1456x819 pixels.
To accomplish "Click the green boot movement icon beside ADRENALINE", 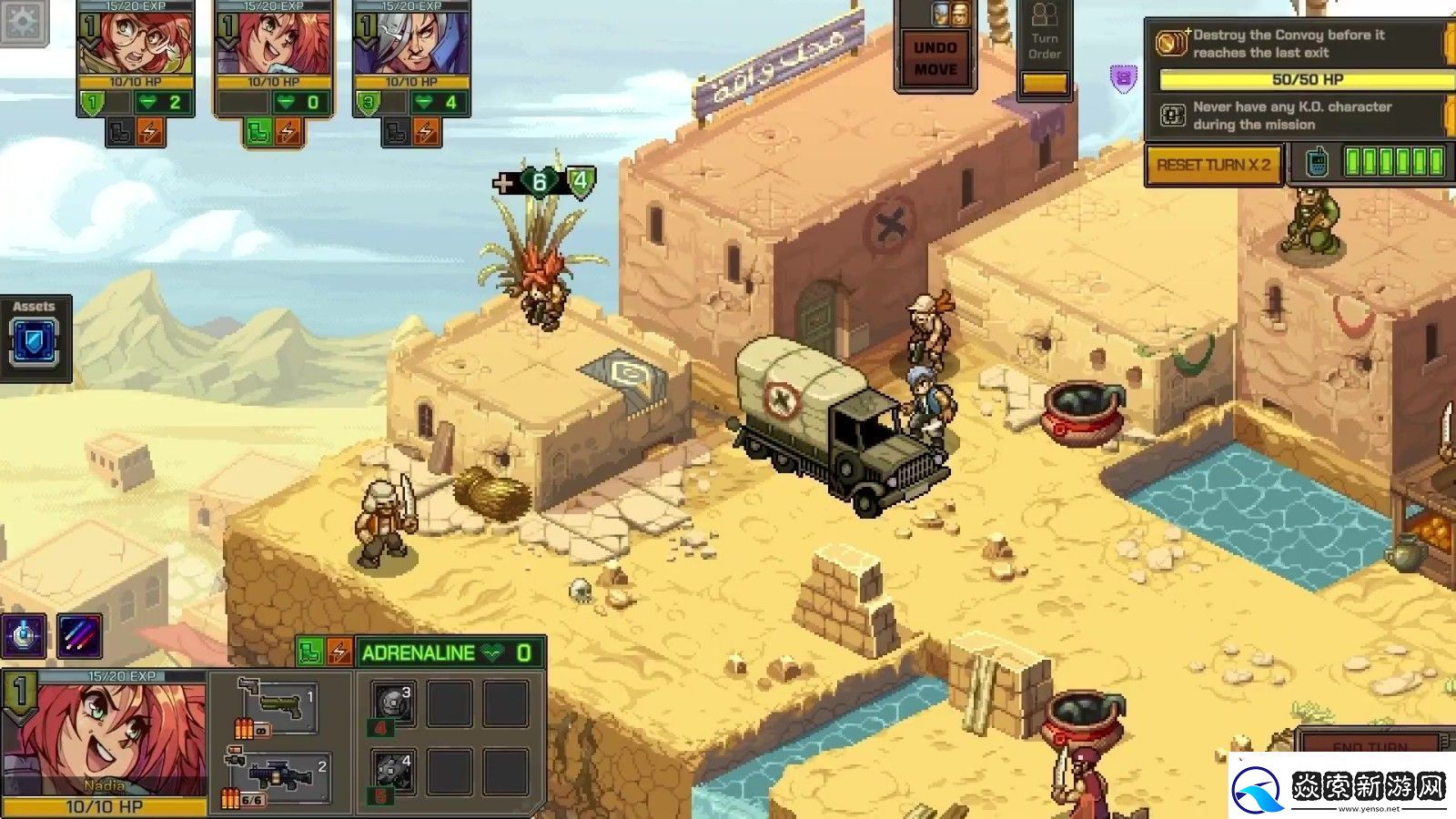I will [x=311, y=652].
